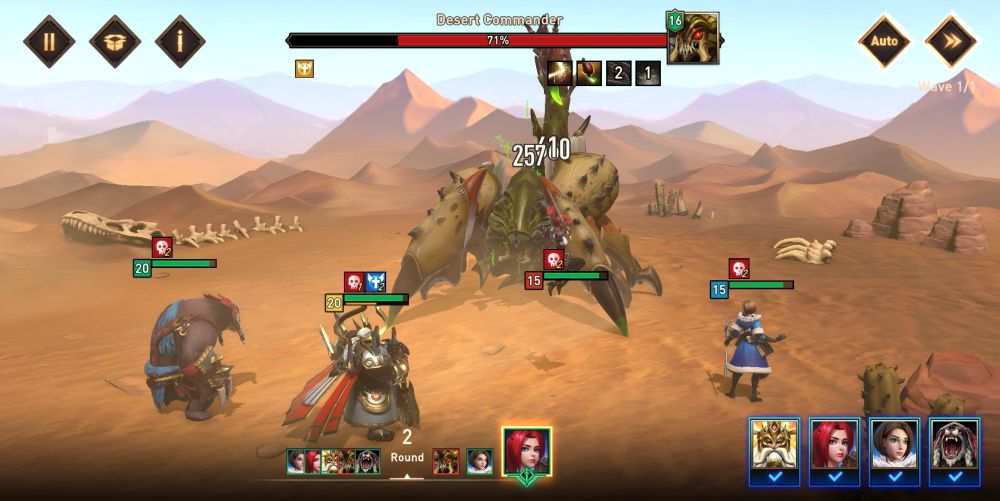Image resolution: width=1000 pixels, height=501 pixels.
Task: Inspect the boss's red claw skill icon
Action: click(589, 73)
